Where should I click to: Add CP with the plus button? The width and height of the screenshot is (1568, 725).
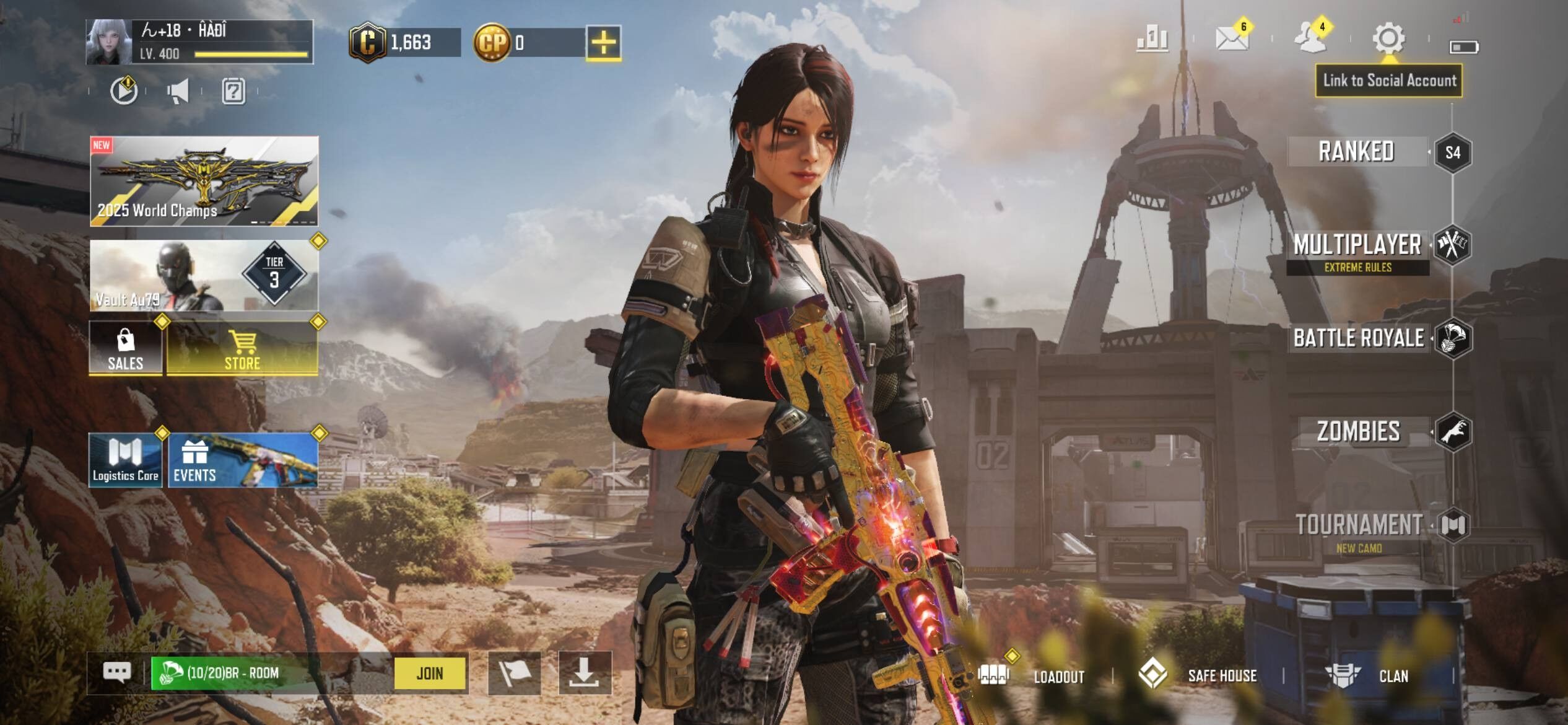point(603,43)
